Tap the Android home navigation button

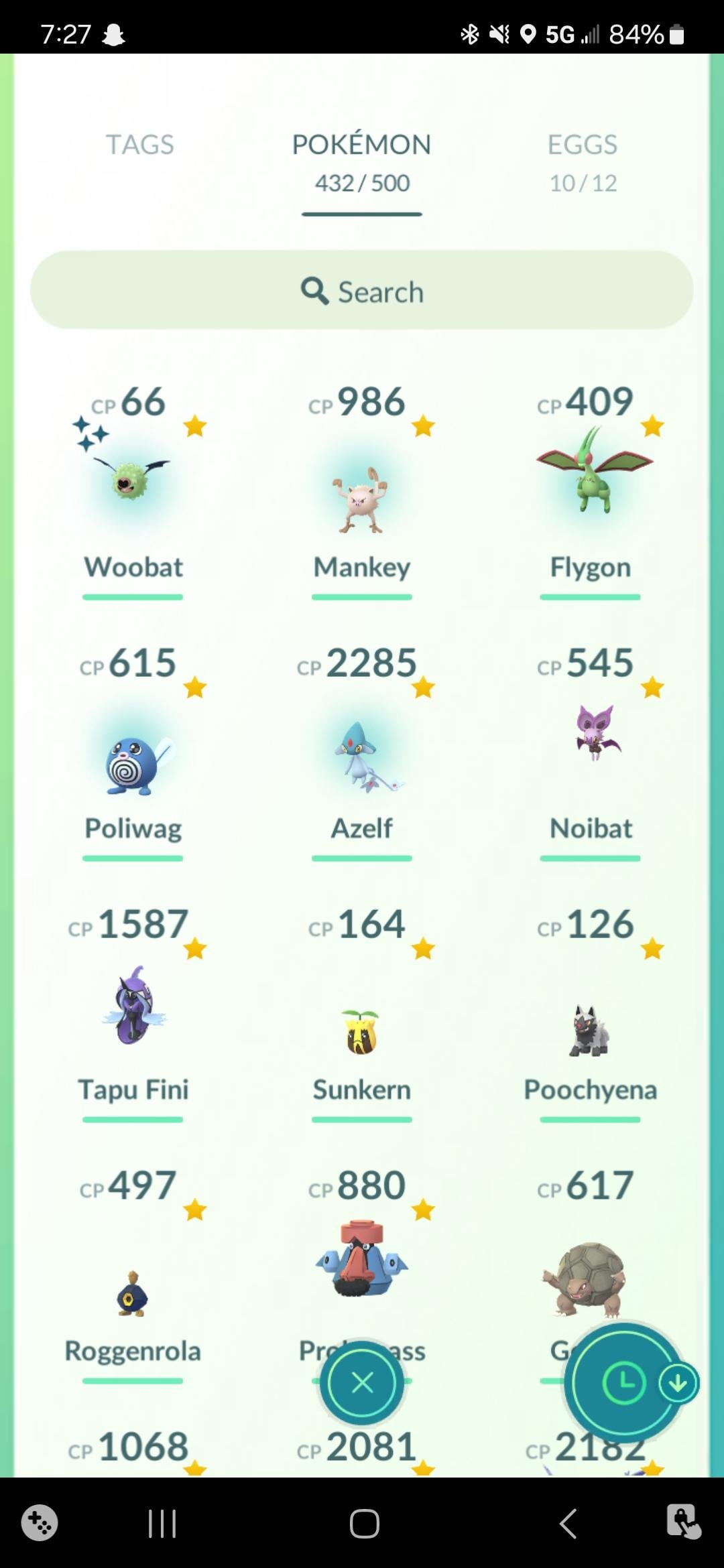[x=364, y=1523]
